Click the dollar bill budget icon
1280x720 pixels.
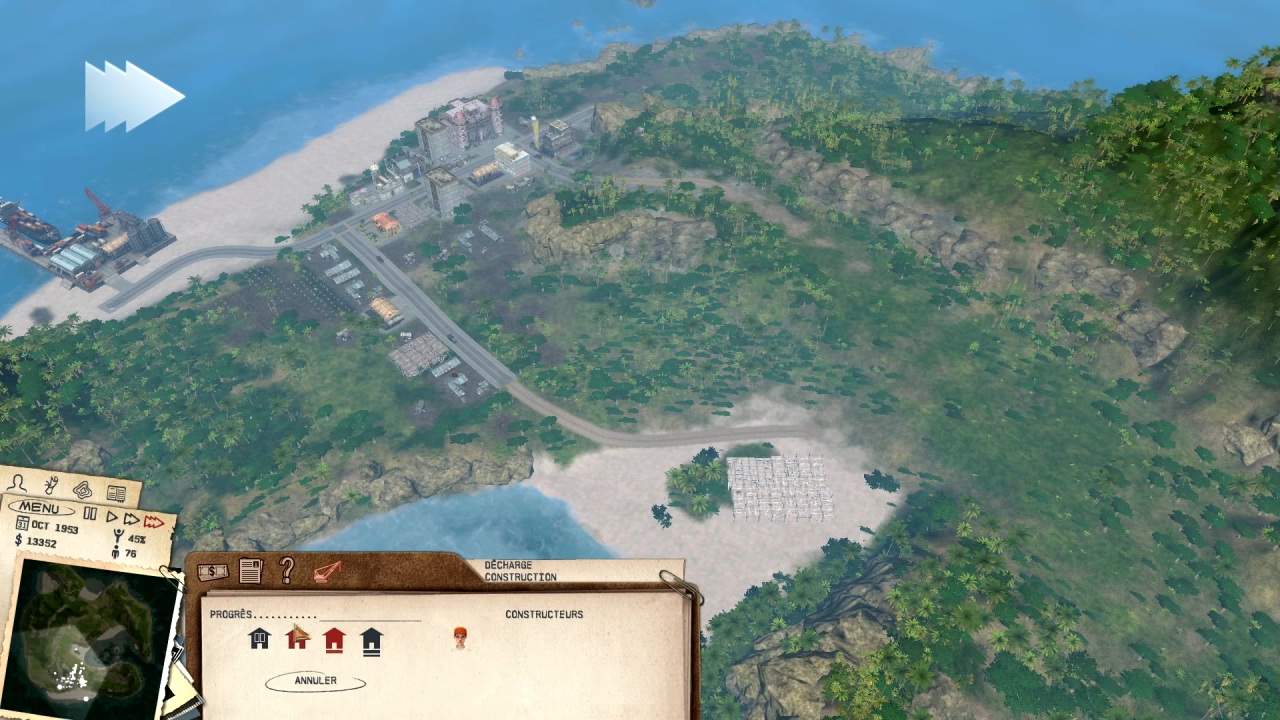tap(212, 571)
